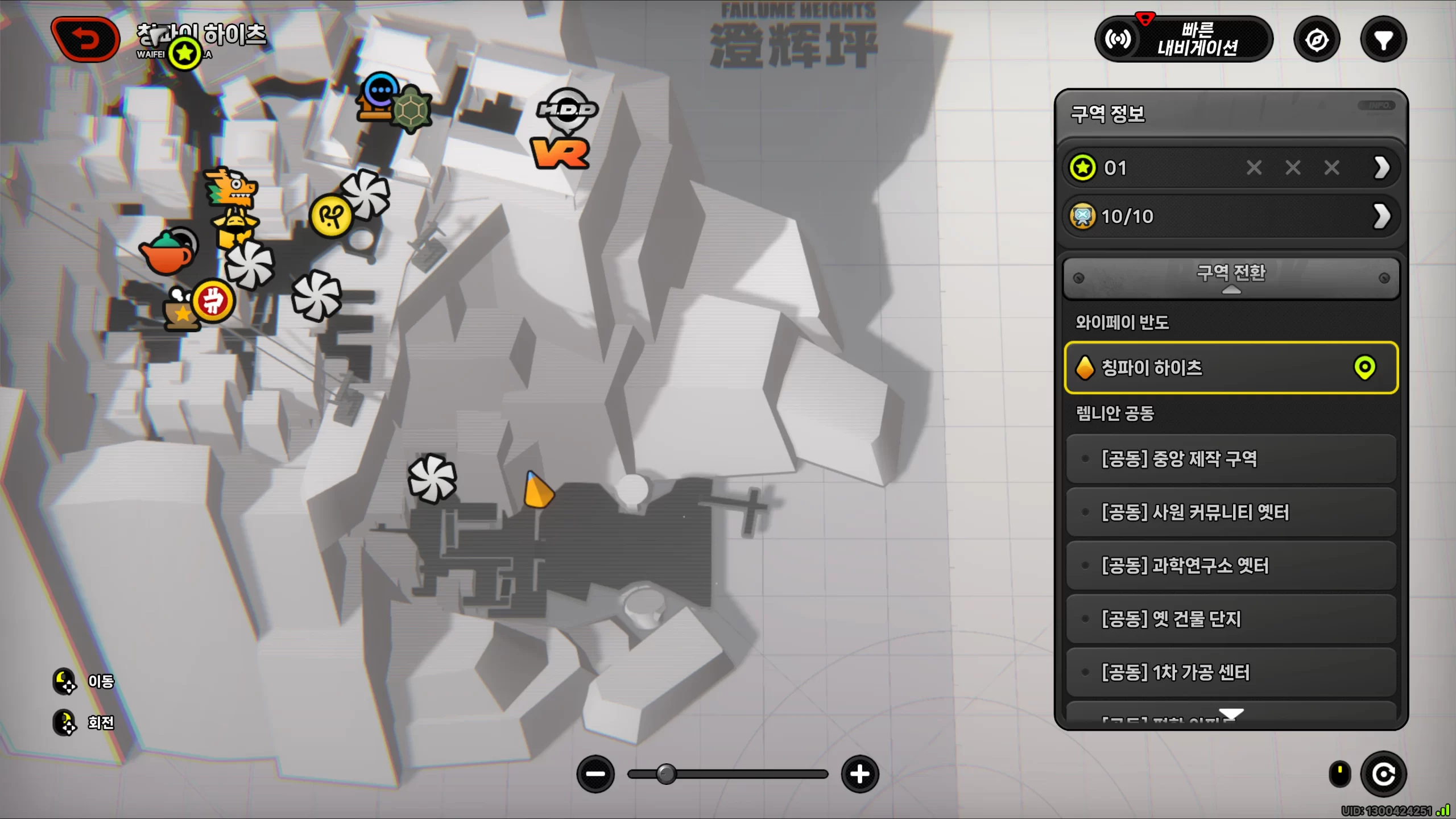Click the turtle icon map marker

[411, 109]
